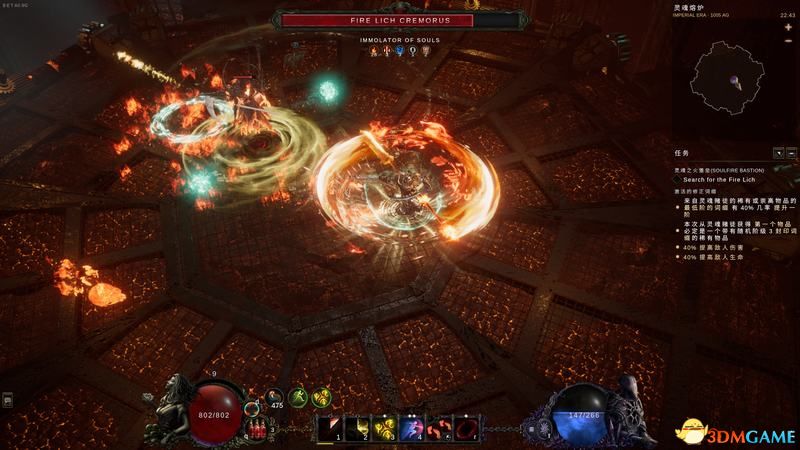Select the "Search for the Fire Lich" objective
This screenshot has width=800, height=450.
pyautogui.click(x=719, y=178)
